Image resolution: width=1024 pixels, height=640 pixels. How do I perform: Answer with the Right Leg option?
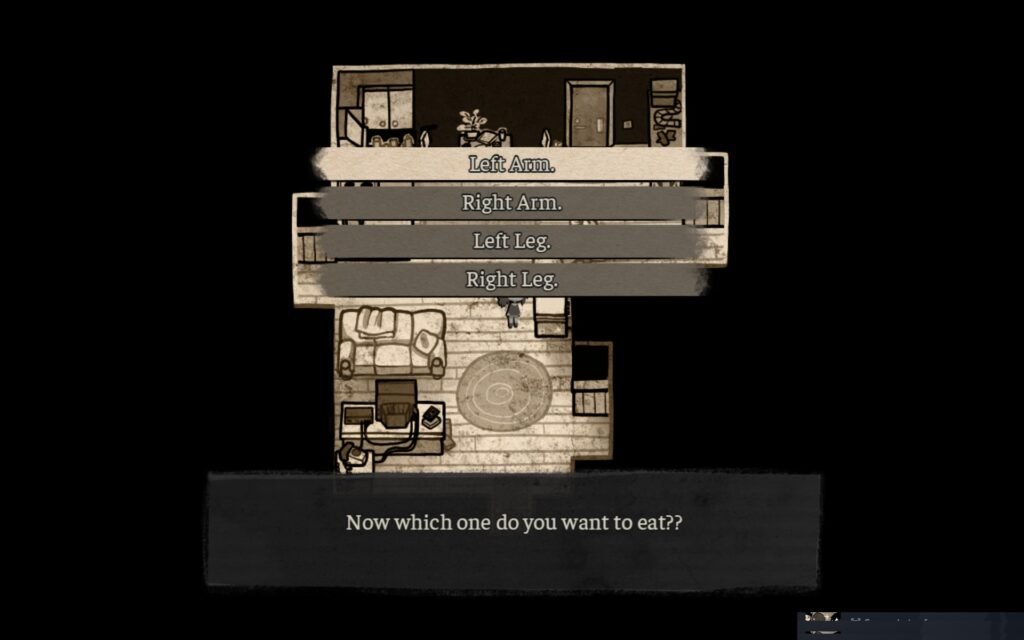(x=511, y=280)
